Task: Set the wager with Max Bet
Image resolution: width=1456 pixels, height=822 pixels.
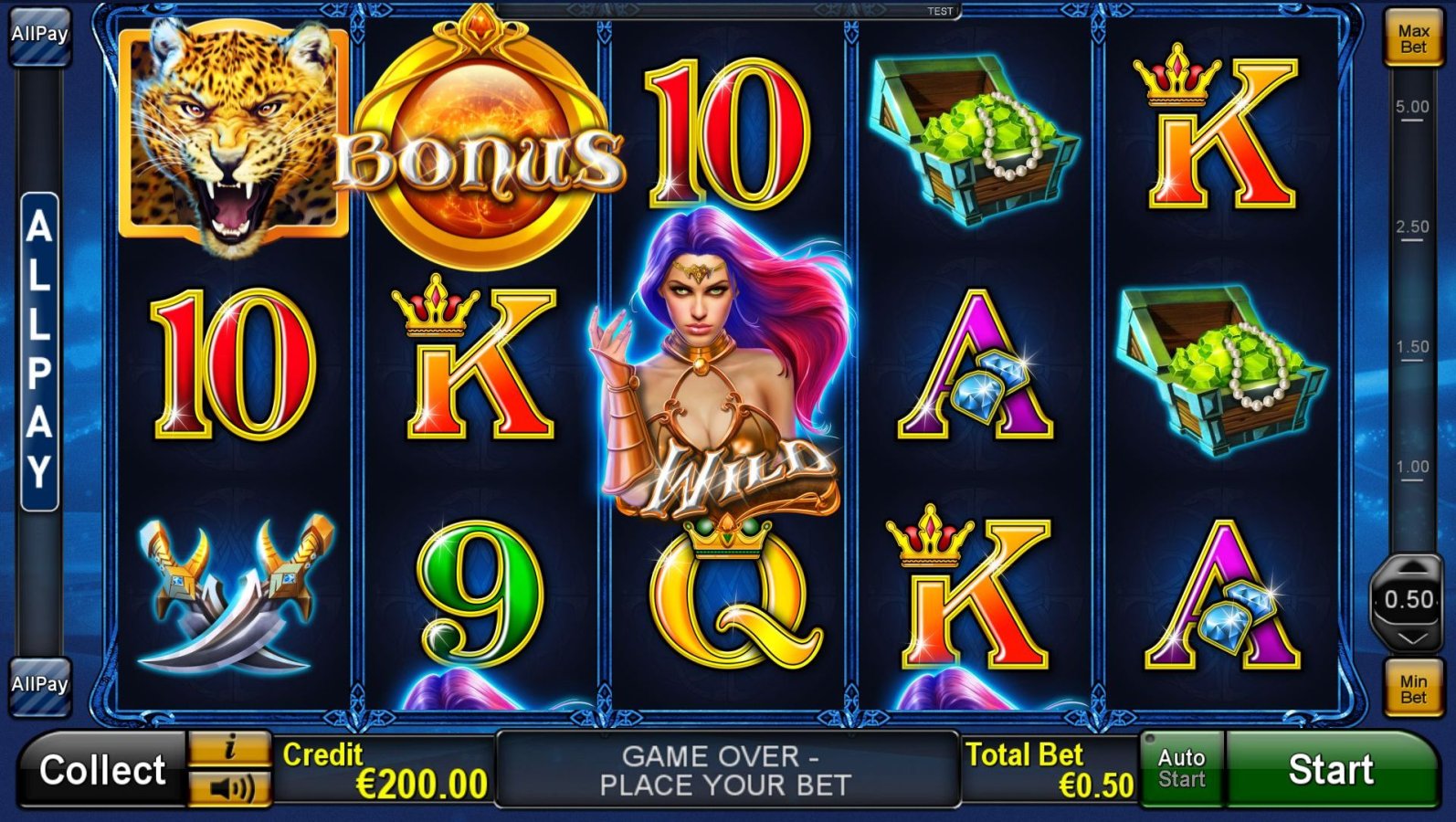Action: pos(1412,38)
